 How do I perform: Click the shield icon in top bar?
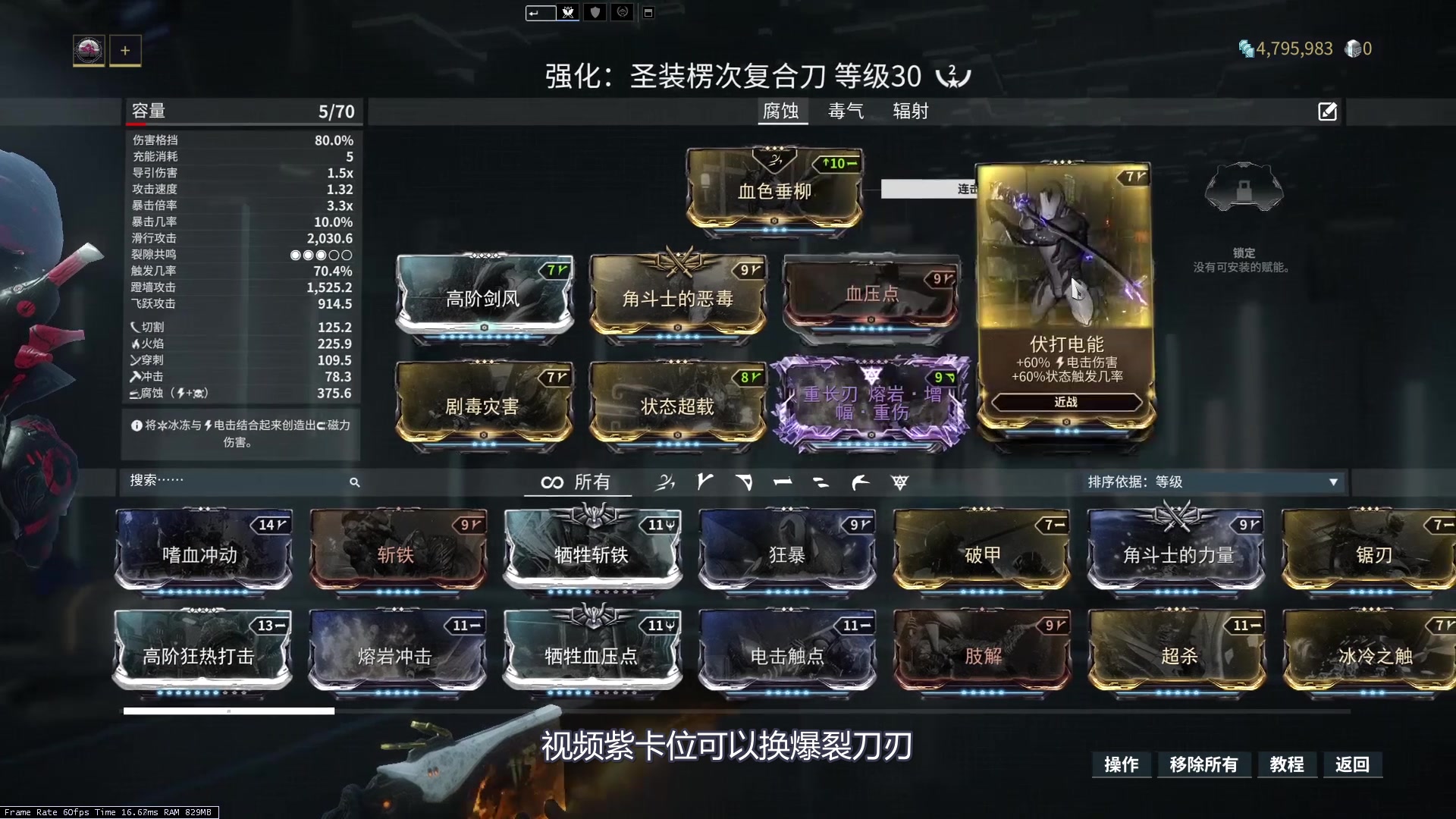[x=595, y=12]
